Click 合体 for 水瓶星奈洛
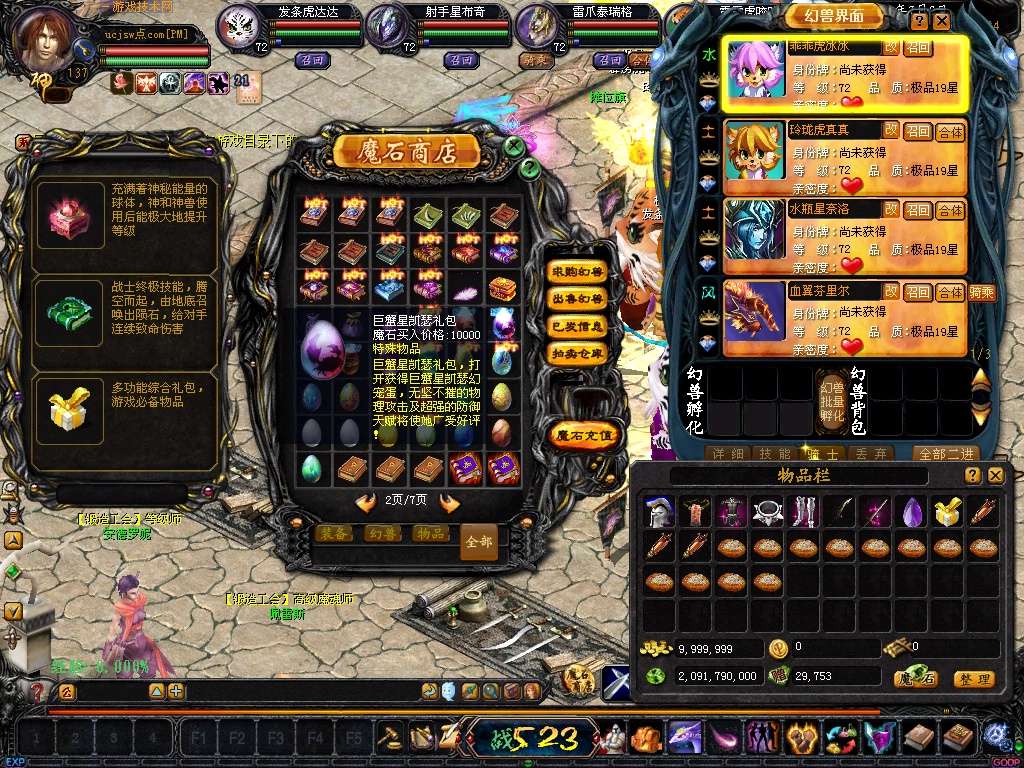This screenshot has height=768, width=1024. coord(950,210)
